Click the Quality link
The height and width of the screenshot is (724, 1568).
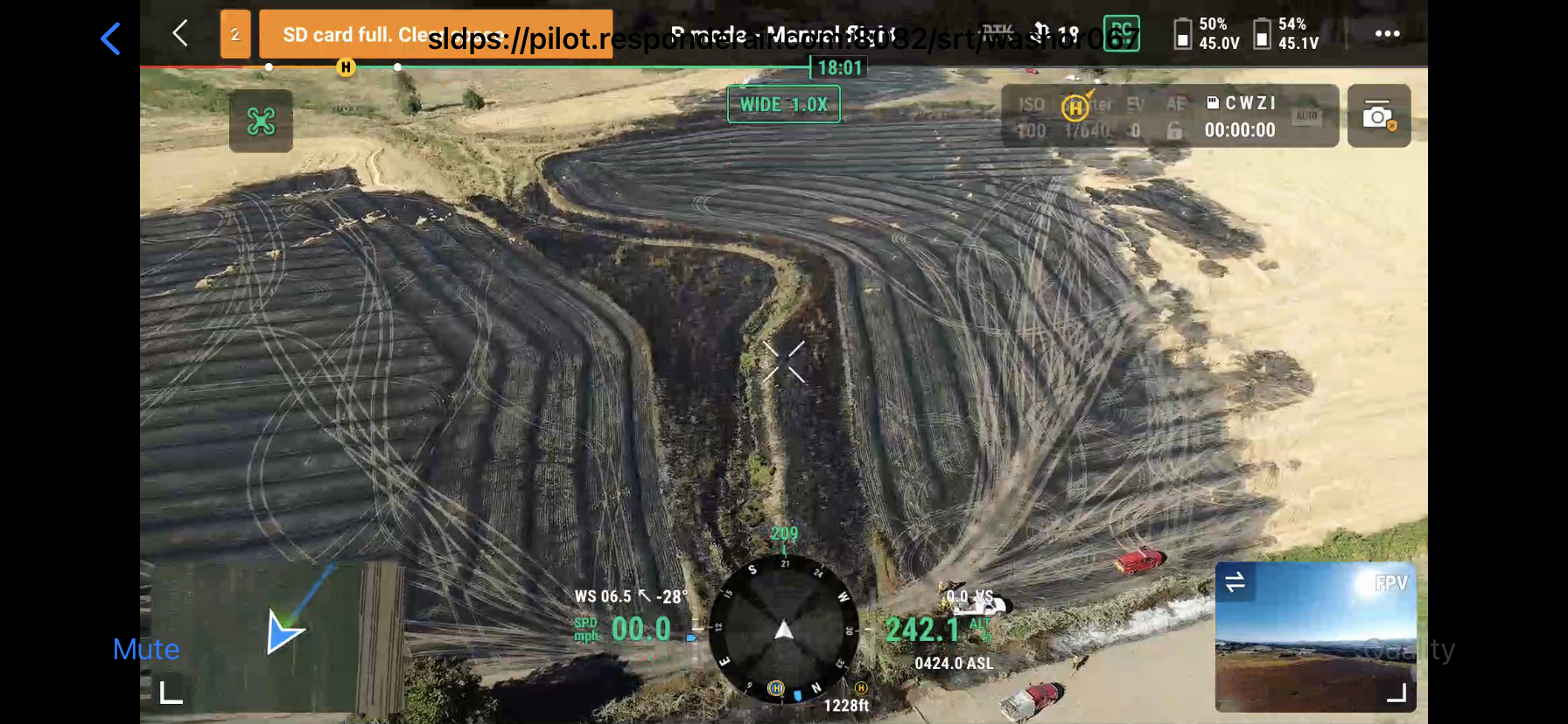point(1410,650)
